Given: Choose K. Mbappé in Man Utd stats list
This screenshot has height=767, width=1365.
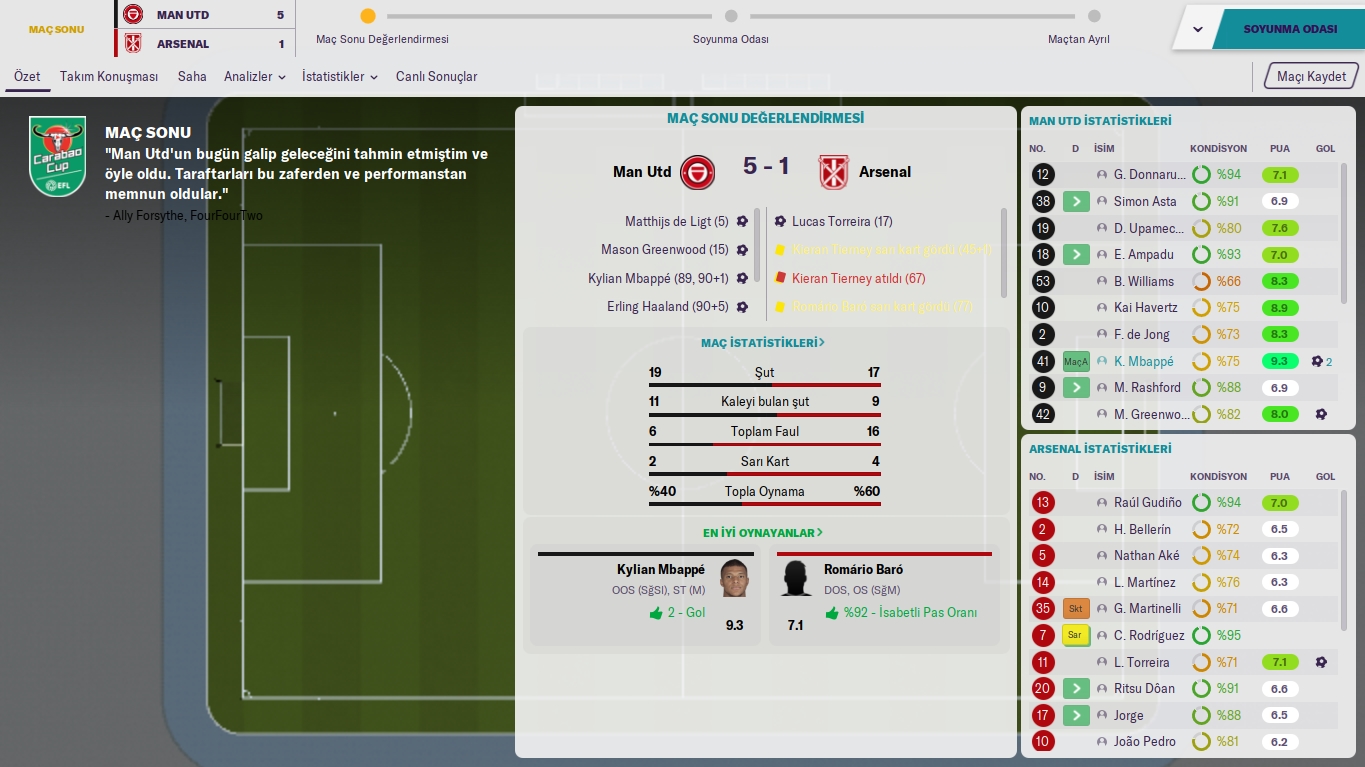Looking at the screenshot, I should pos(1143,361).
